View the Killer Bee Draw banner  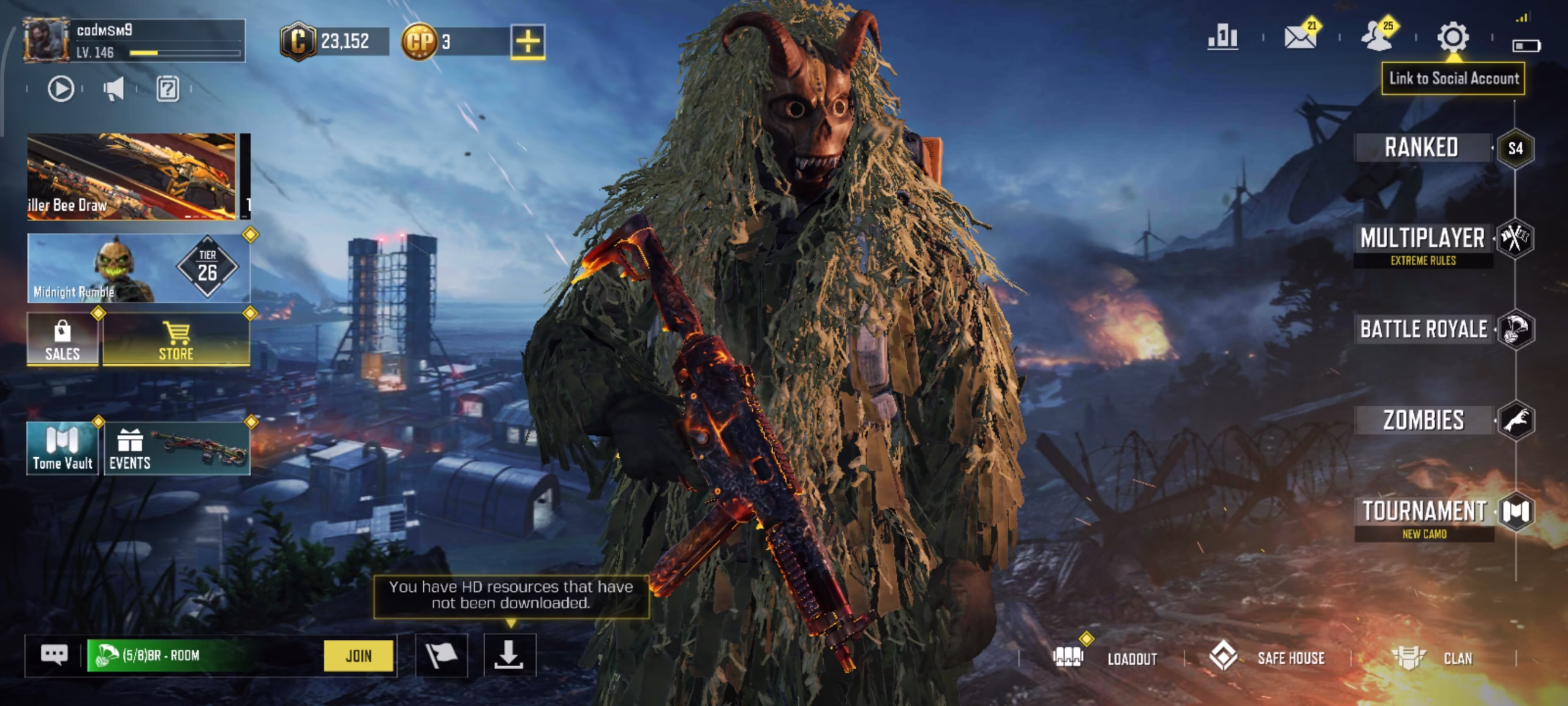tap(131, 176)
